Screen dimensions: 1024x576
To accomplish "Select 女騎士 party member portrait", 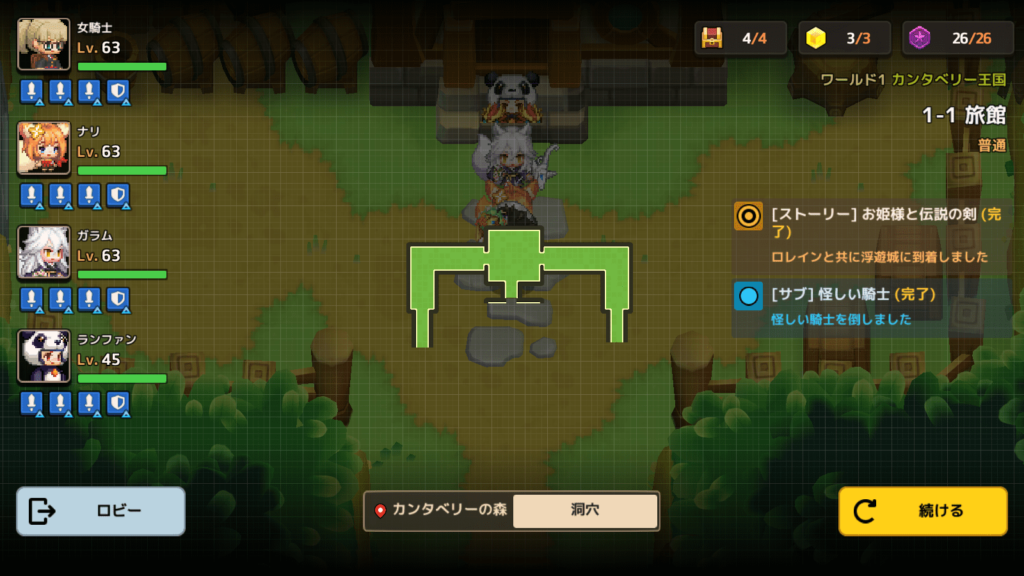I will pos(44,44).
